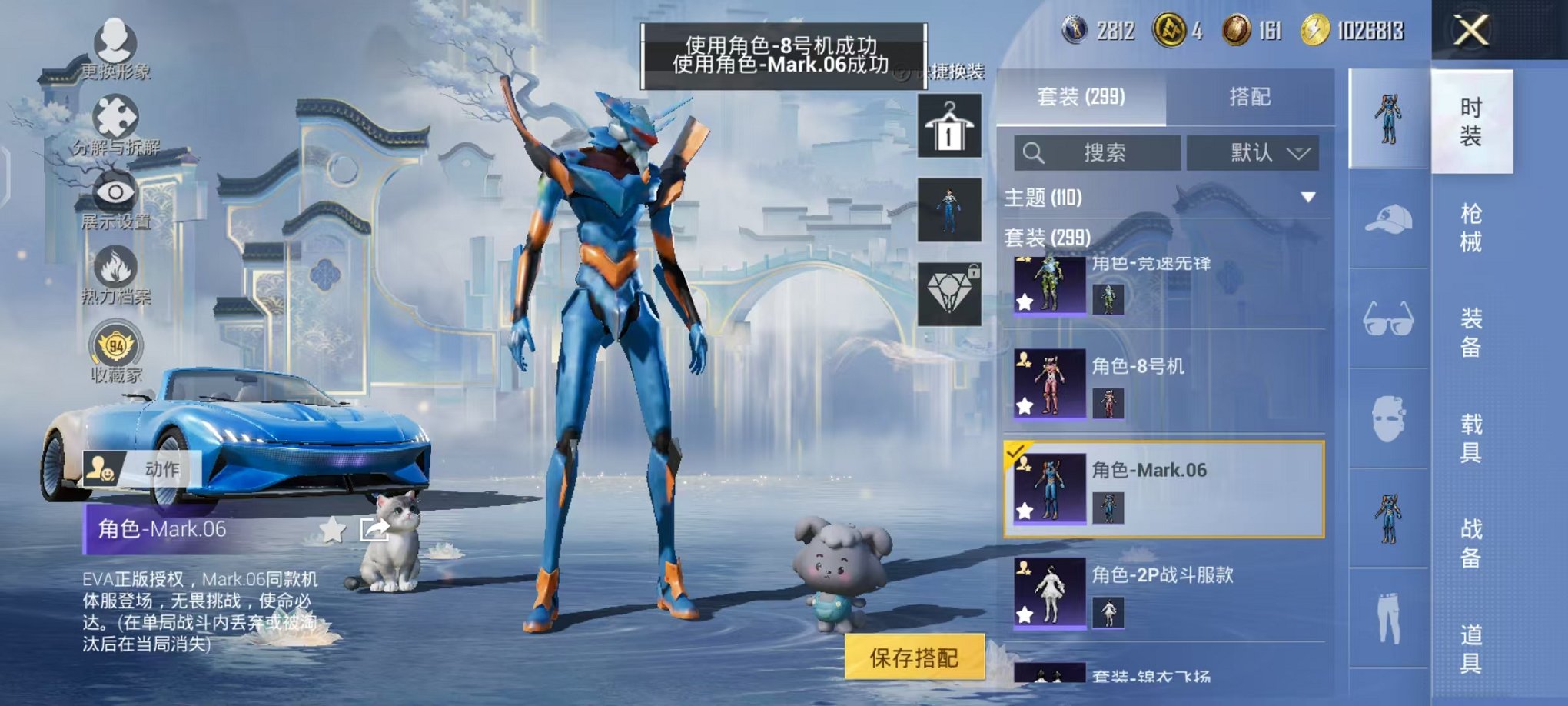
Task: Open 热力档案 profile feature
Action: click(x=114, y=271)
